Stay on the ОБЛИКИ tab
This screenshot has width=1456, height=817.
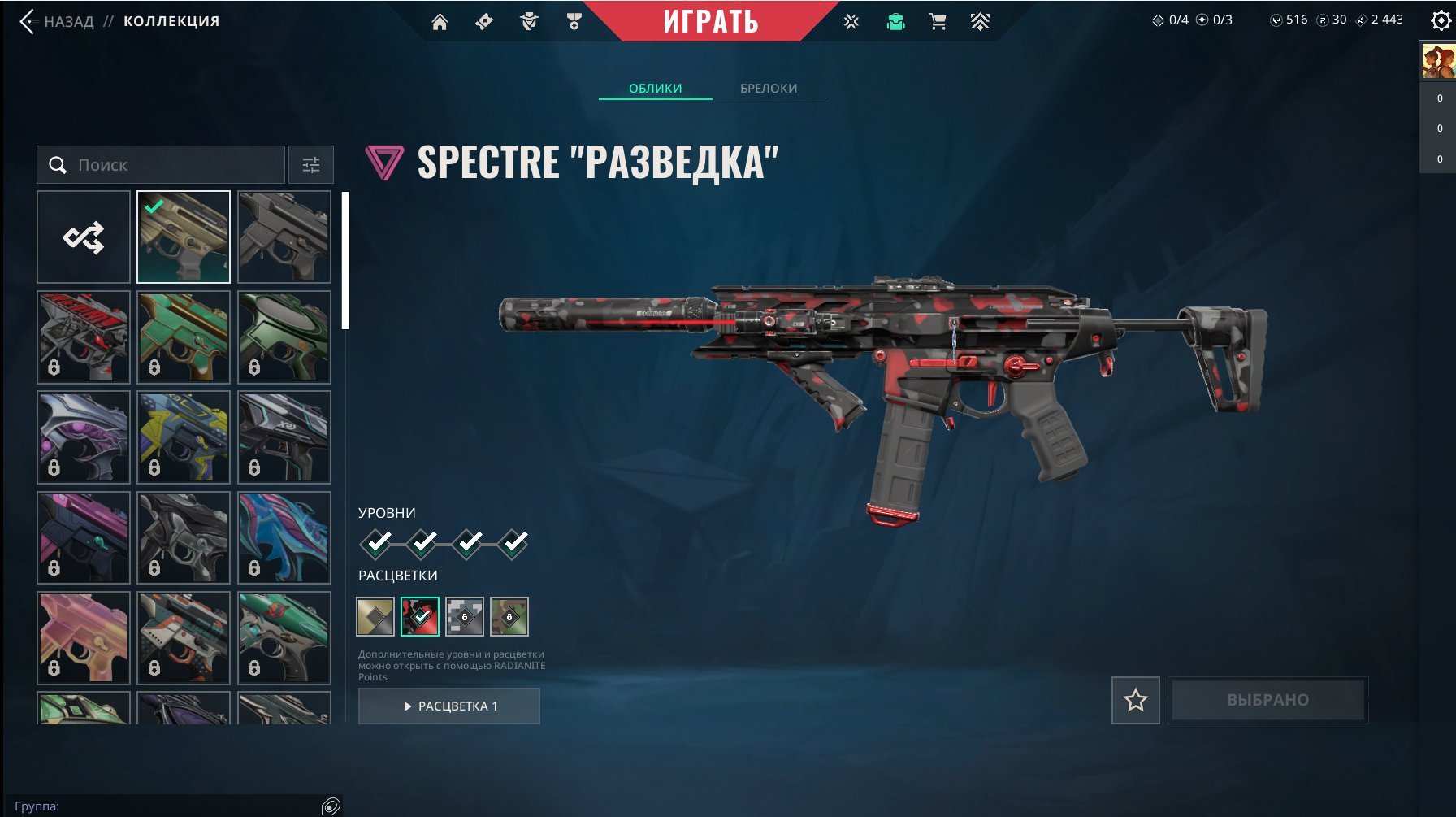(654, 88)
